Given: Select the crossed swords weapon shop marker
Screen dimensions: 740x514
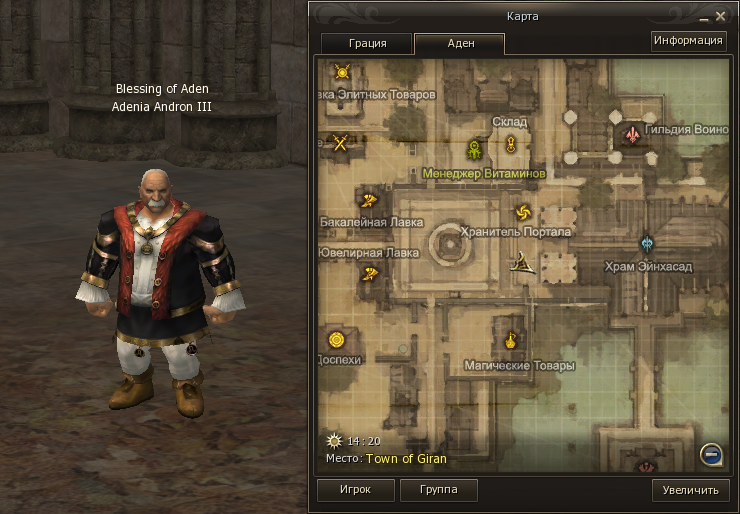Looking at the screenshot, I should coord(341,142).
